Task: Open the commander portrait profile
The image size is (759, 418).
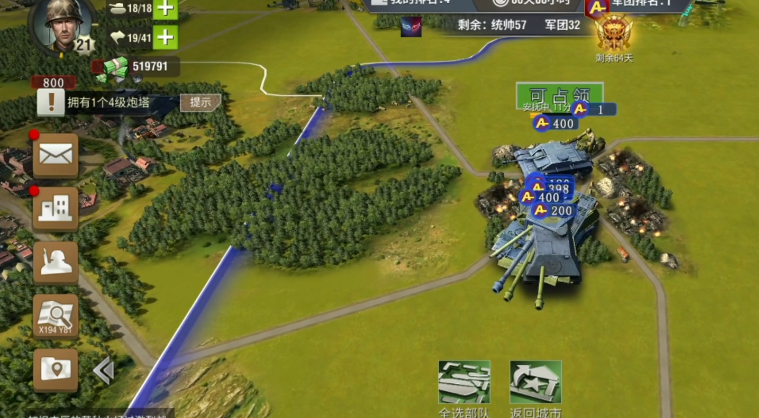Action: (x=62, y=24)
